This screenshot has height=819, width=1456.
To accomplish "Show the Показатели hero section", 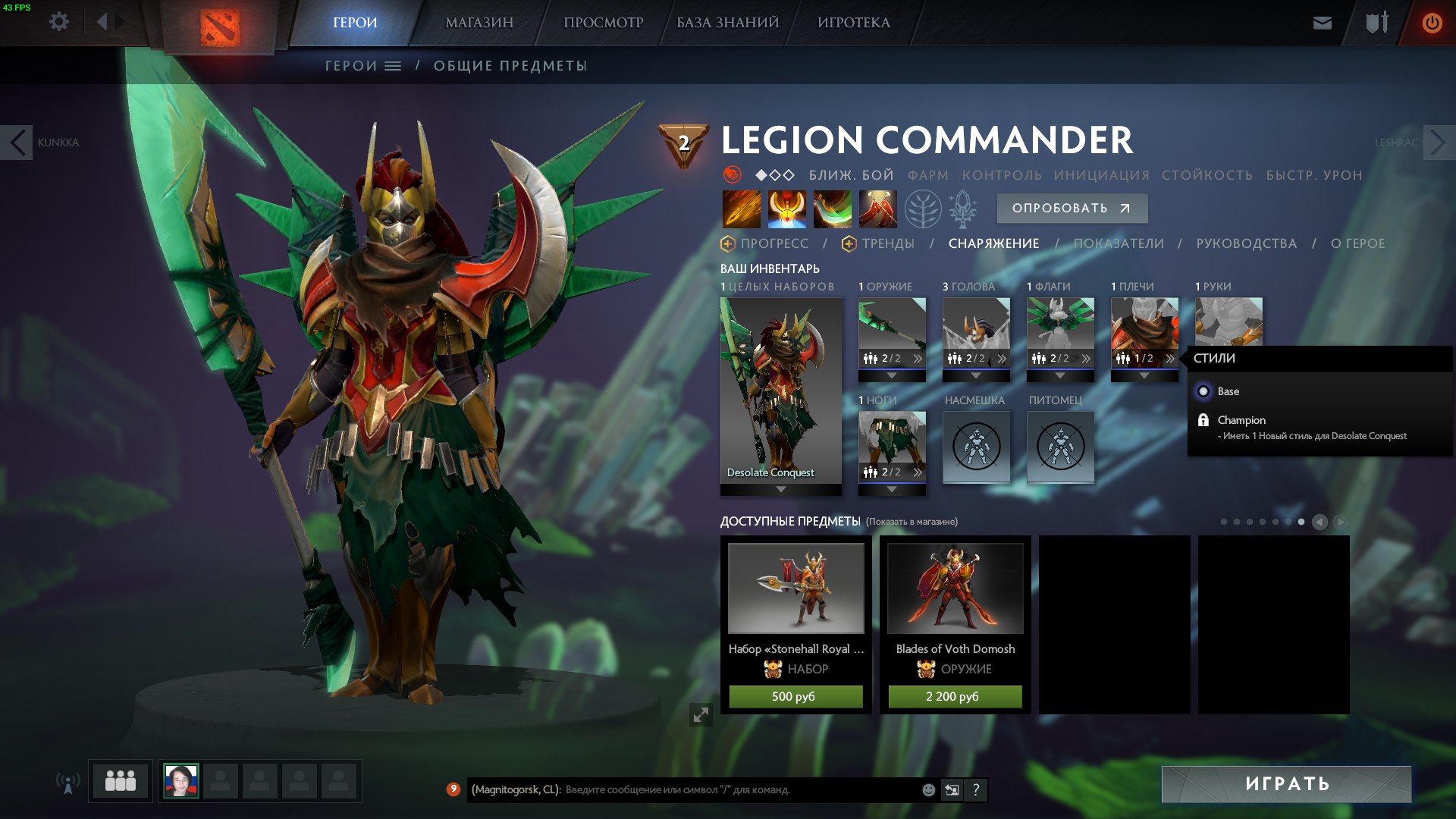I will point(1119,243).
